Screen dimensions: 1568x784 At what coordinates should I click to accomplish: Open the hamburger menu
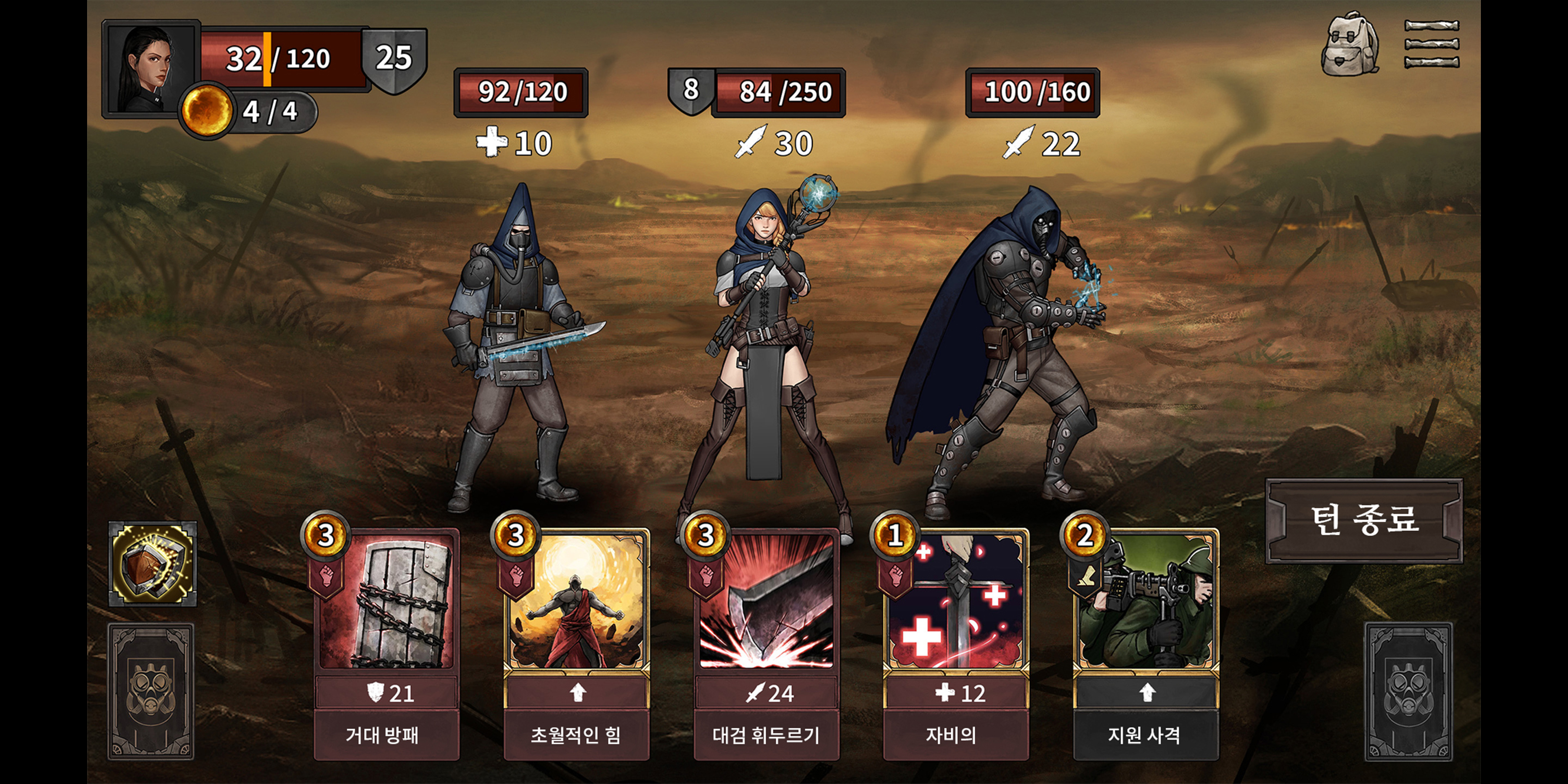1431,44
